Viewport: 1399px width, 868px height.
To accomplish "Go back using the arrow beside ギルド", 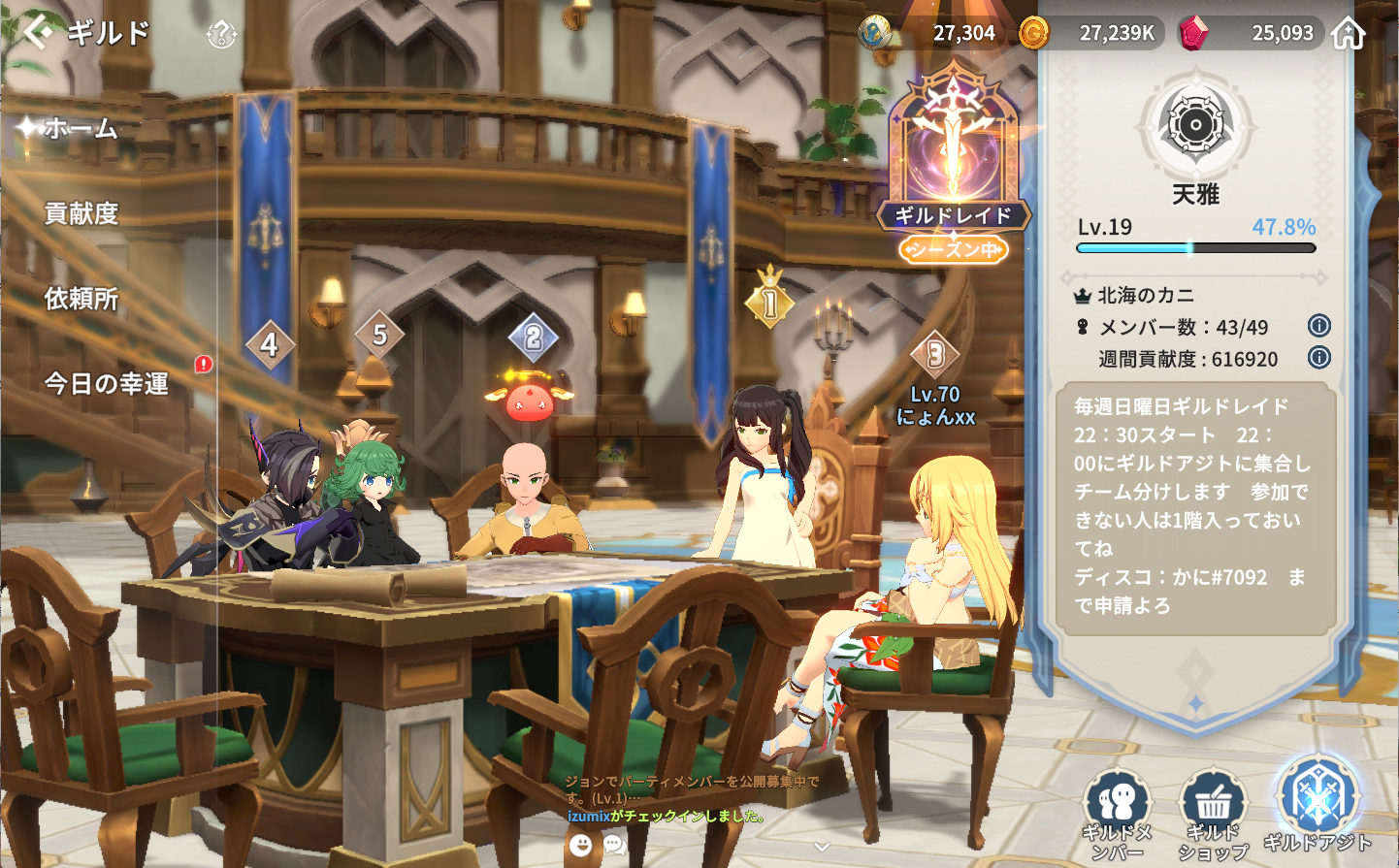I will [x=37, y=32].
